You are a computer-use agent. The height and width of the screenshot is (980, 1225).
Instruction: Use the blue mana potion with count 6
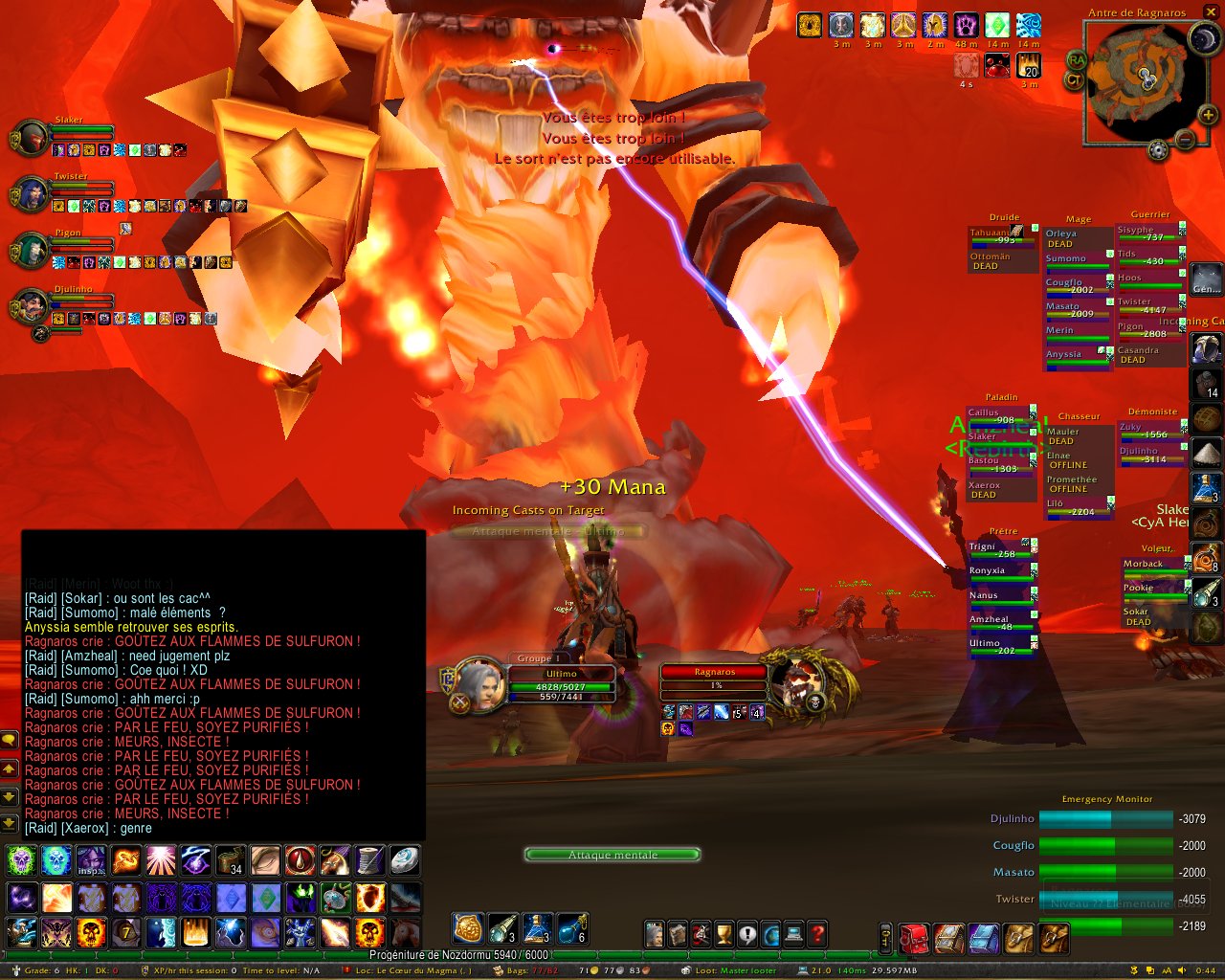point(571,928)
